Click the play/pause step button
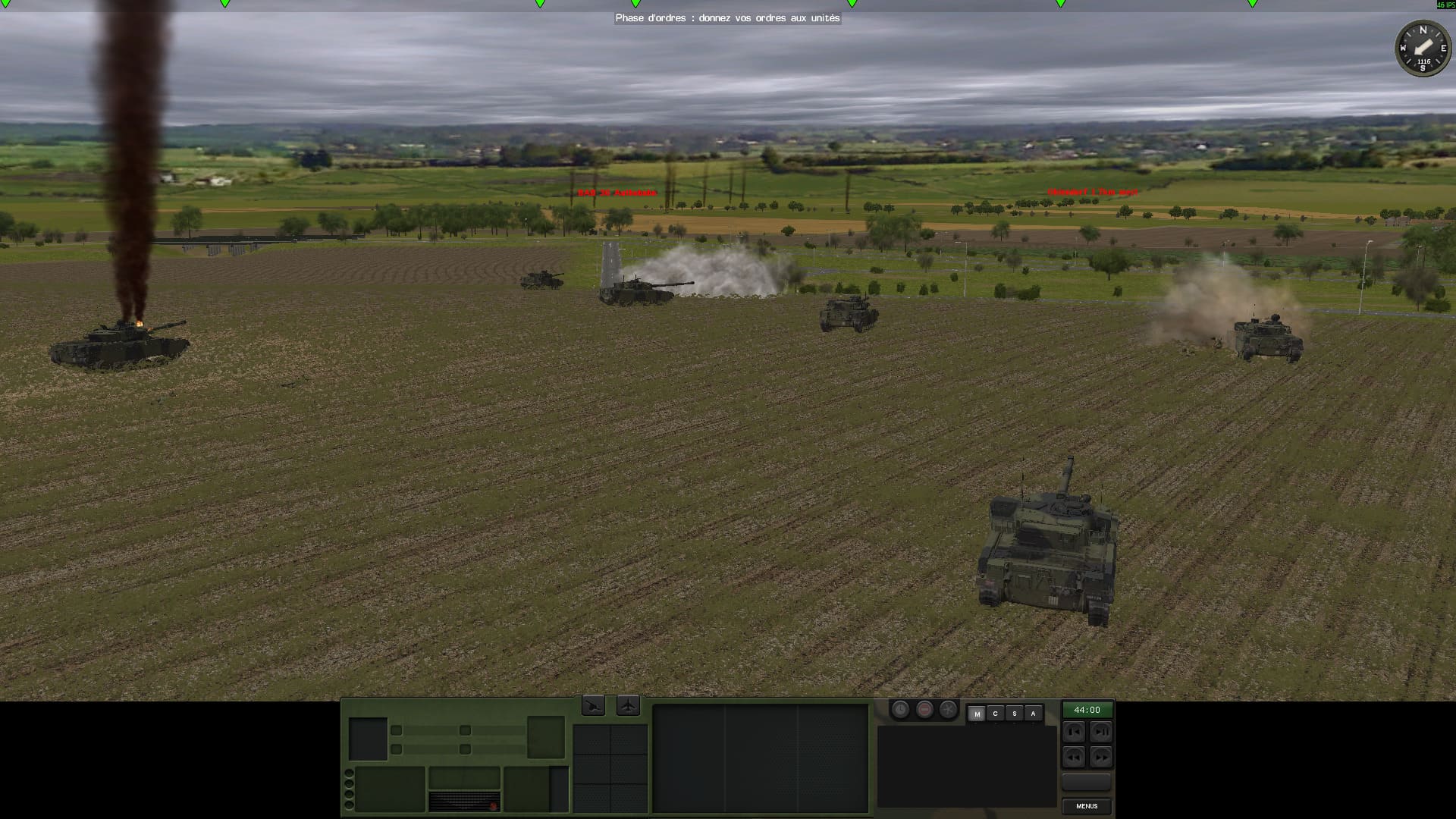The image size is (1456, 819). [1101, 732]
